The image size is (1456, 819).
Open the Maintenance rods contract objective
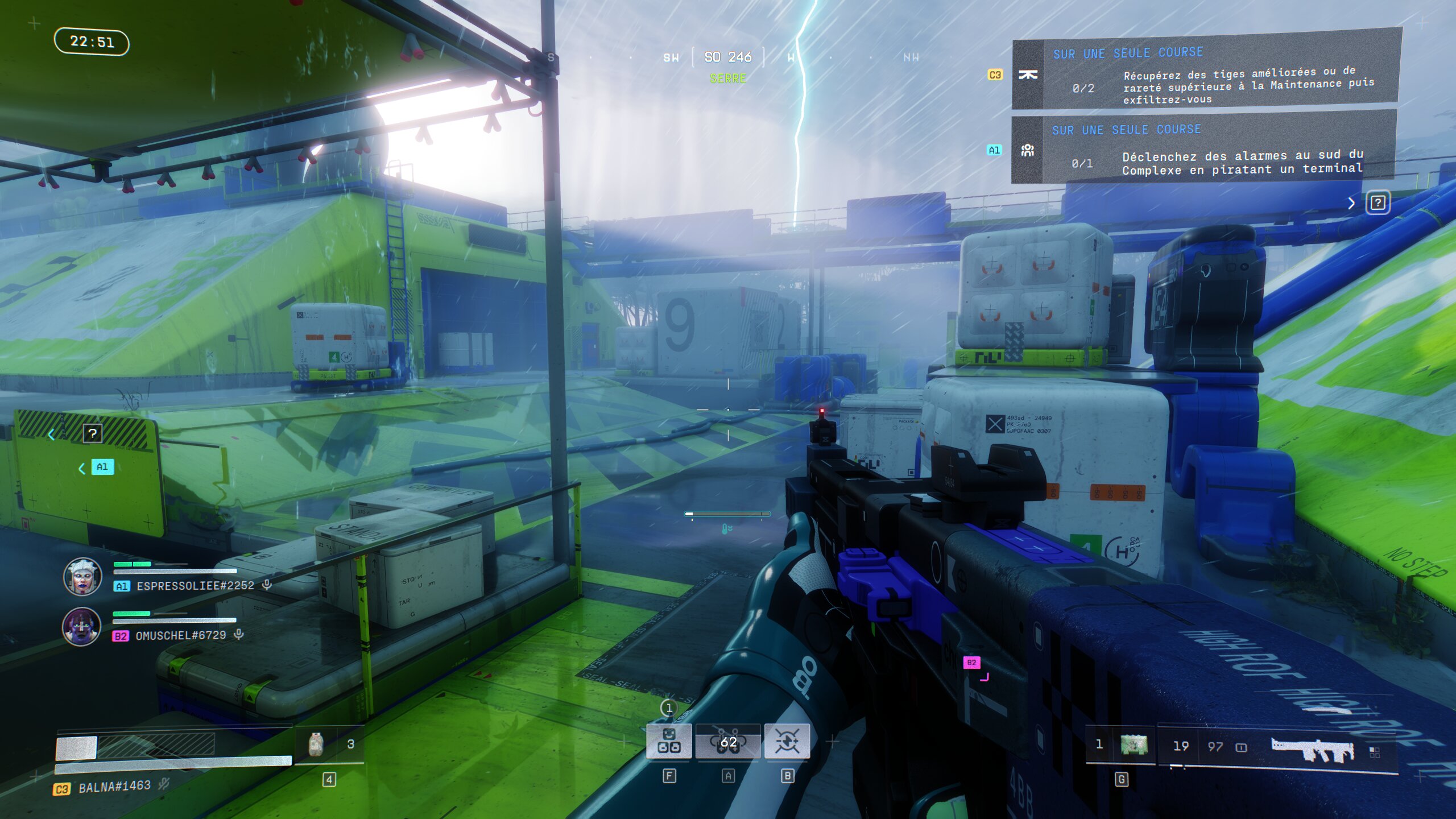click(1206, 74)
